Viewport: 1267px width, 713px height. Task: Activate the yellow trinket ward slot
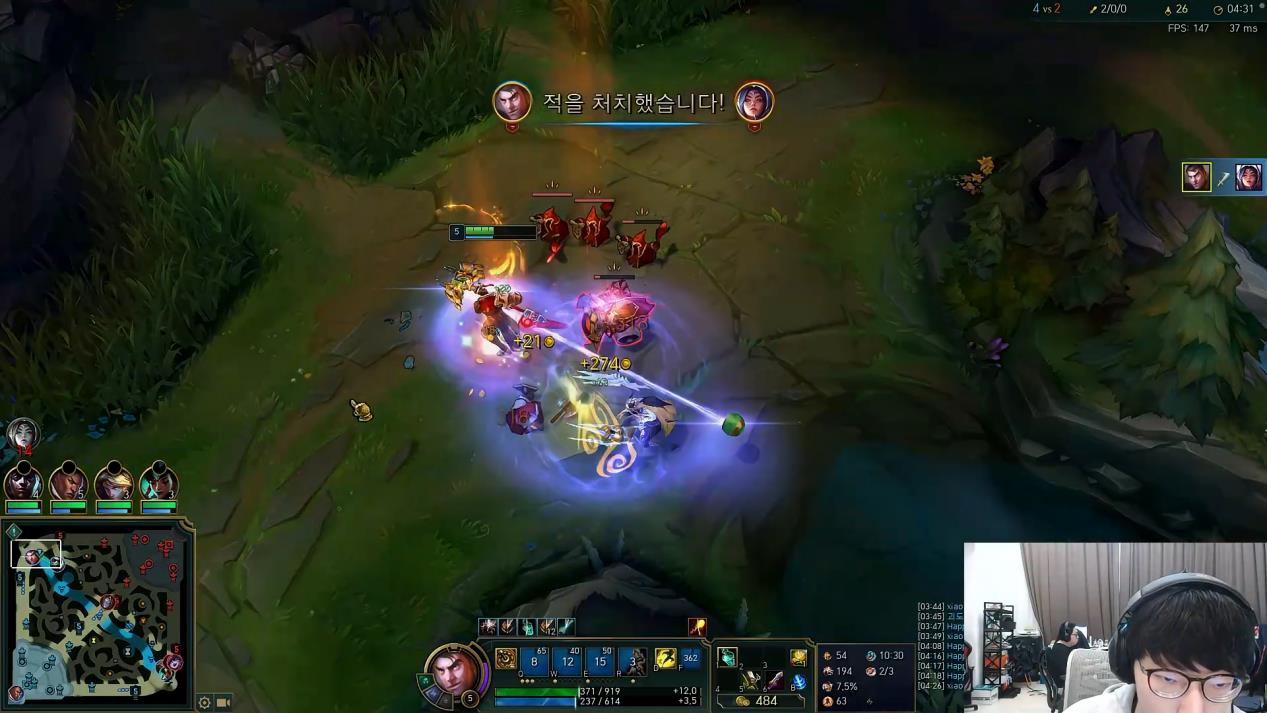[798, 657]
